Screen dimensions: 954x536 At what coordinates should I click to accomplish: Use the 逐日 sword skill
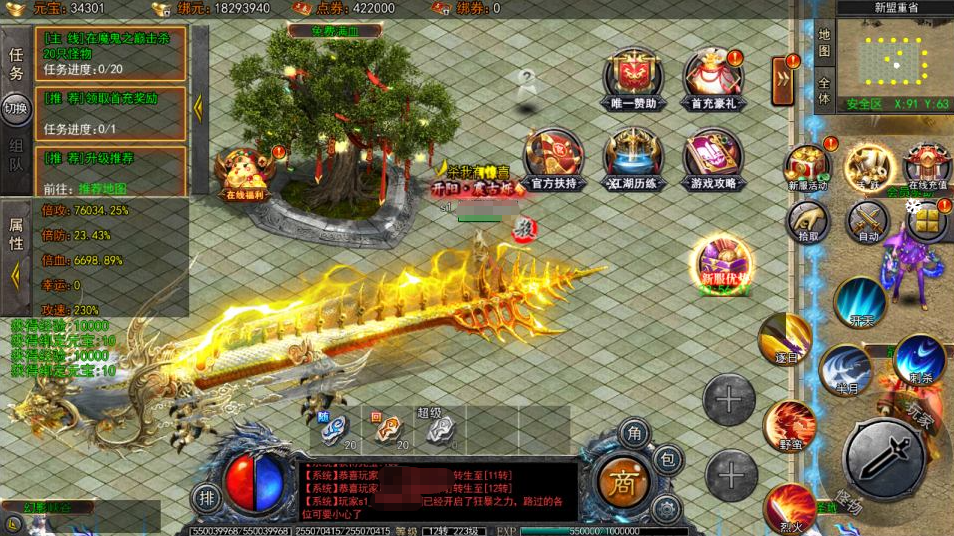pos(783,339)
